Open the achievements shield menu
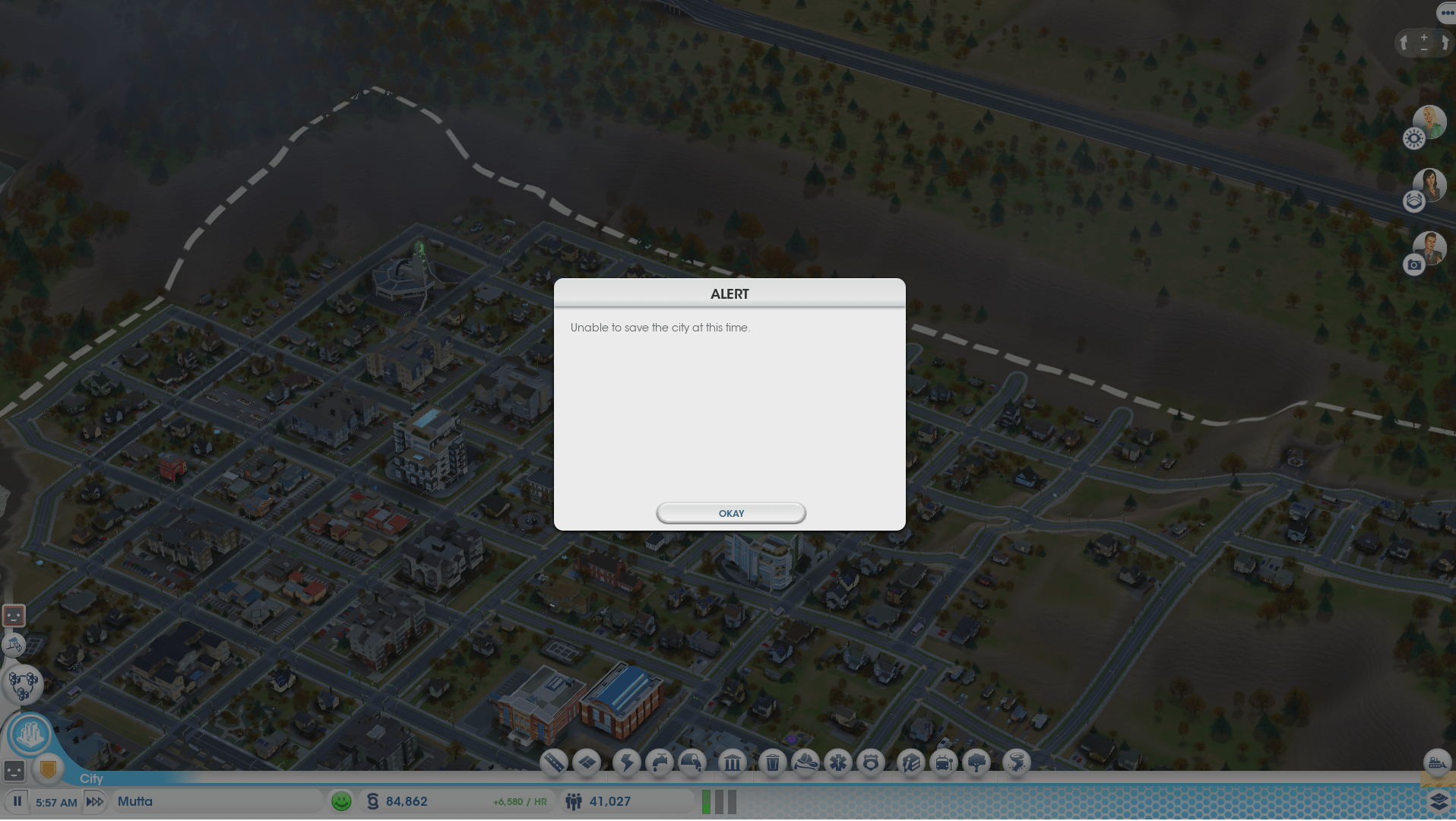Viewport: 1456px width, 821px height. click(x=47, y=769)
